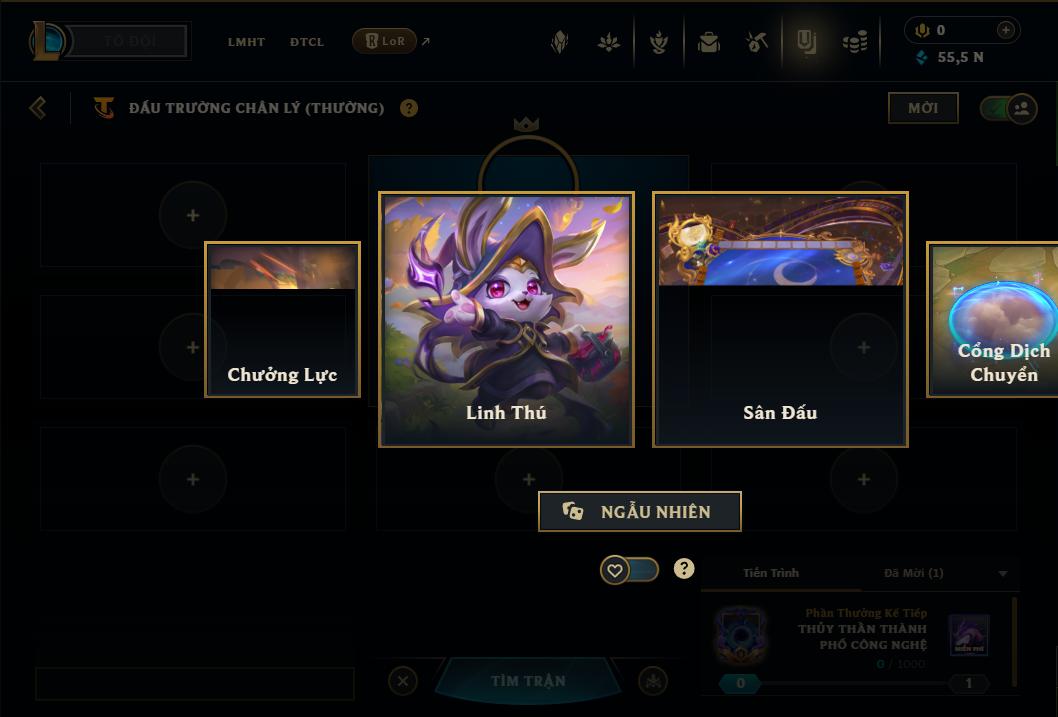1058x717 pixels.
Task: Switch to the Tiến Trình tab
Action: 771,573
